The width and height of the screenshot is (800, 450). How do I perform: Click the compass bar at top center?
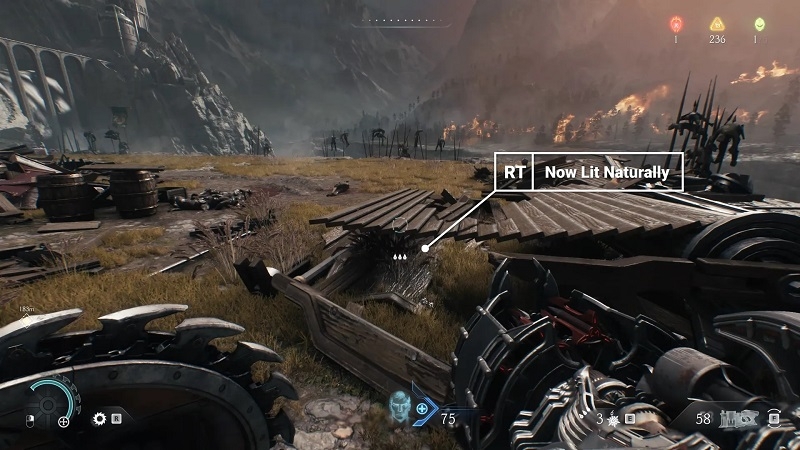pyautogui.click(x=400, y=20)
